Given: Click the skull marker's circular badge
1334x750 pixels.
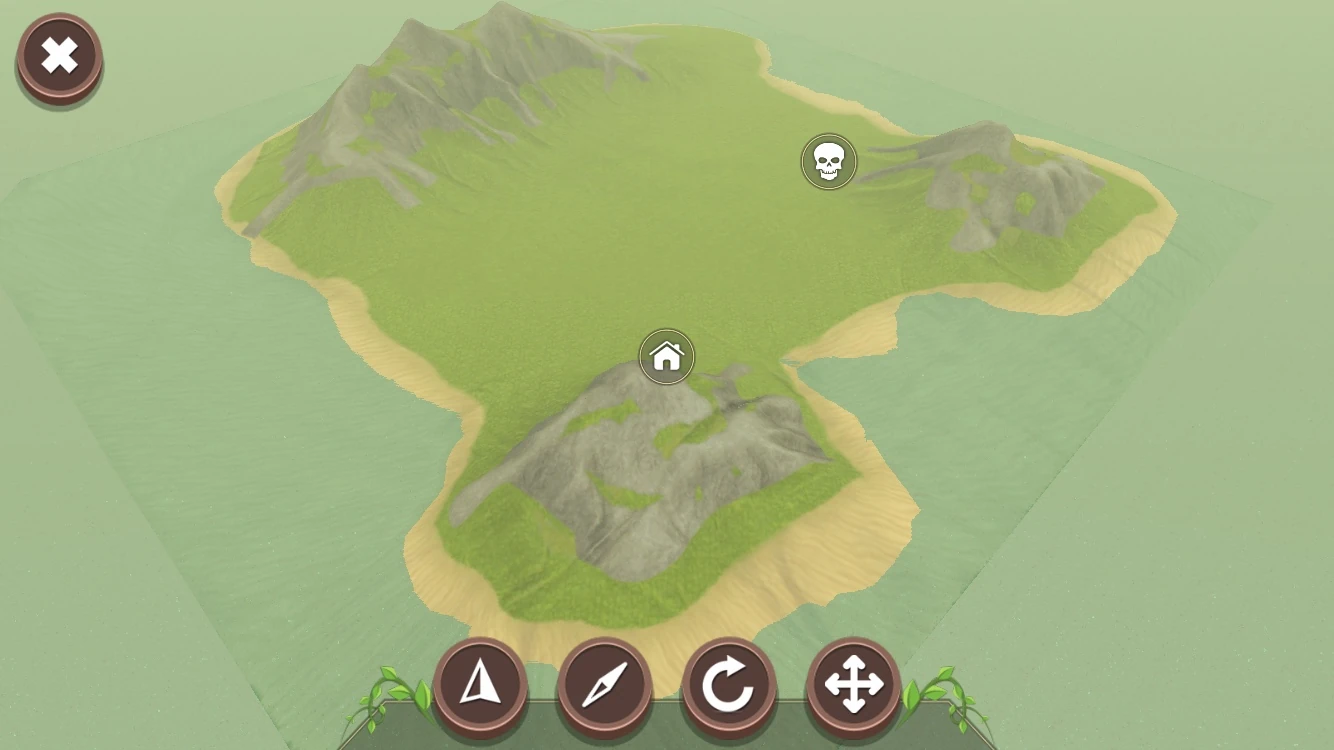Looking at the screenshot, I should coord(828,161).
